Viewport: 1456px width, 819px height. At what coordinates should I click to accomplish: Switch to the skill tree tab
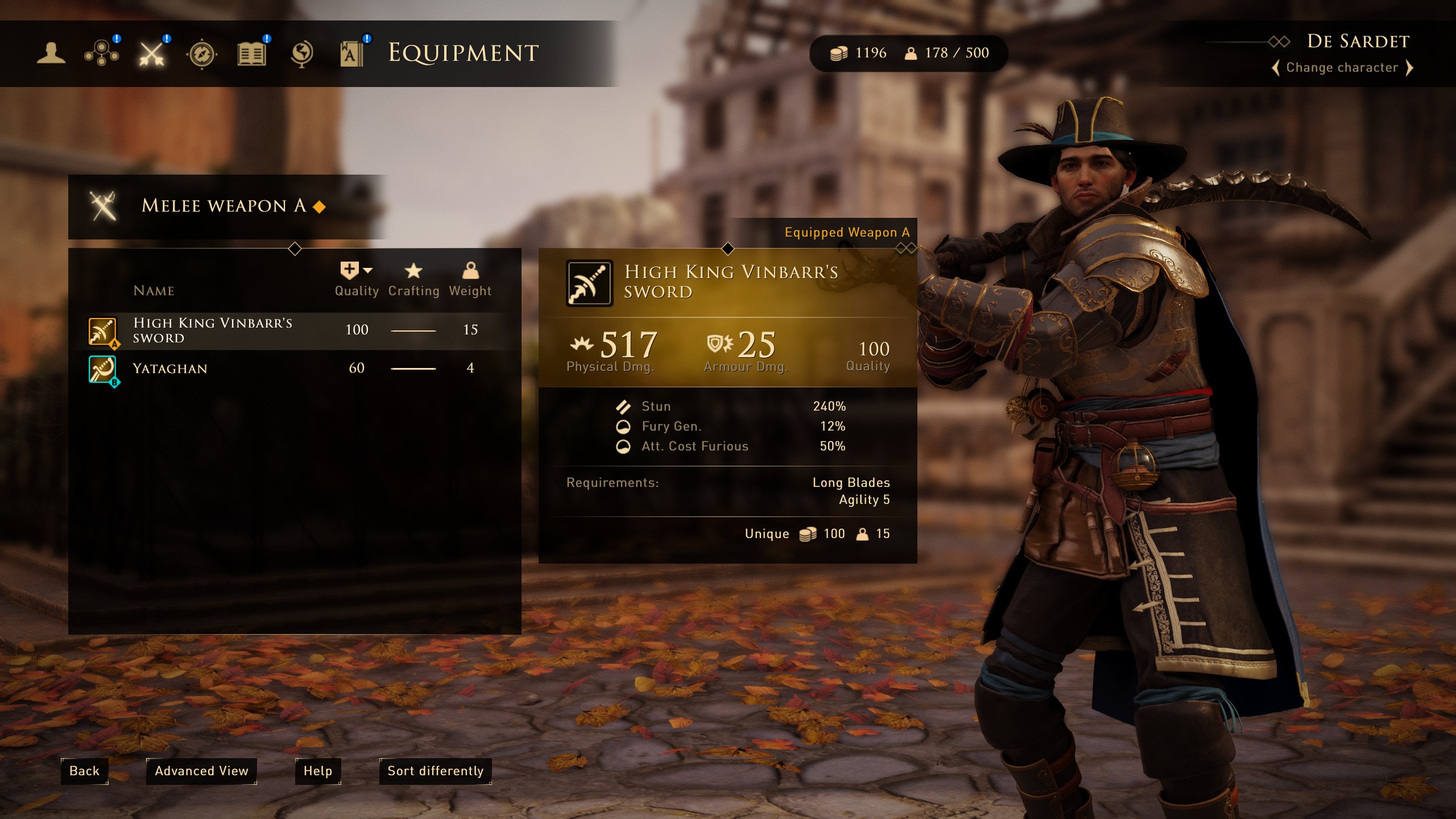[x=101, y=53]
